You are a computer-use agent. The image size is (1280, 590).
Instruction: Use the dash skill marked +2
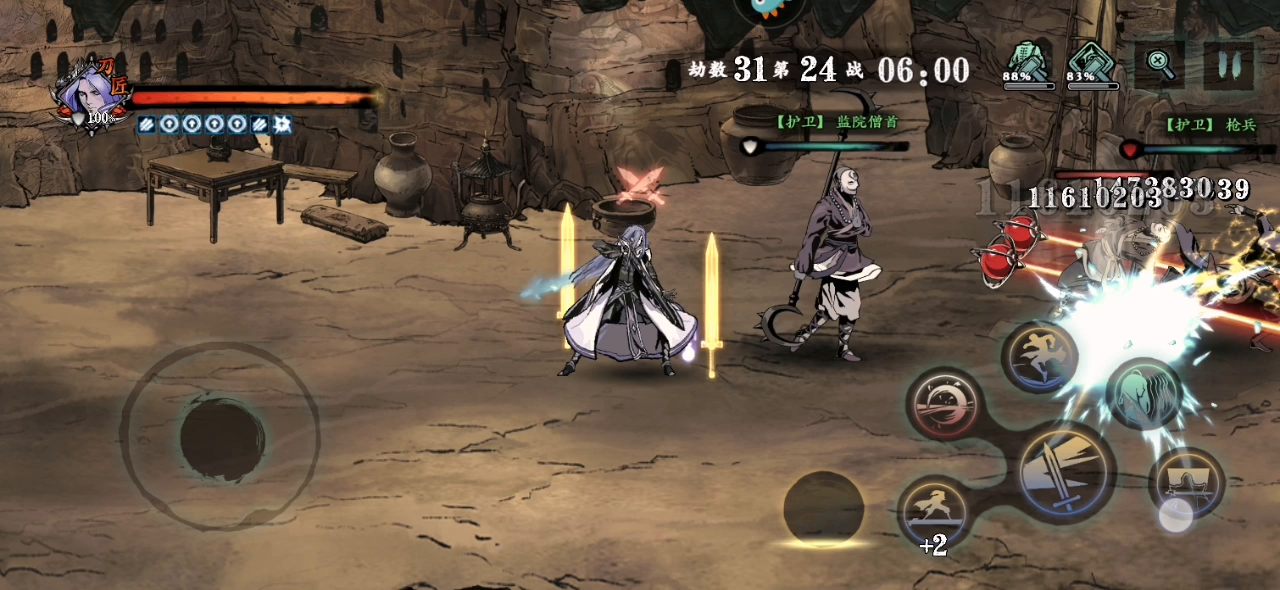(933, 509)
